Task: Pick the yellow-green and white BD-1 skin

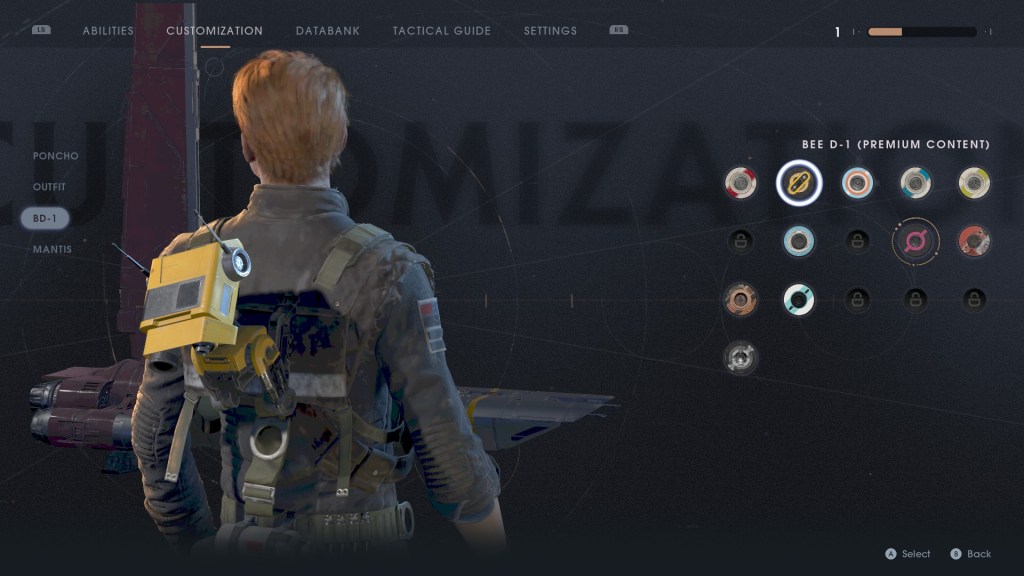Action: (x=974, y=183)
